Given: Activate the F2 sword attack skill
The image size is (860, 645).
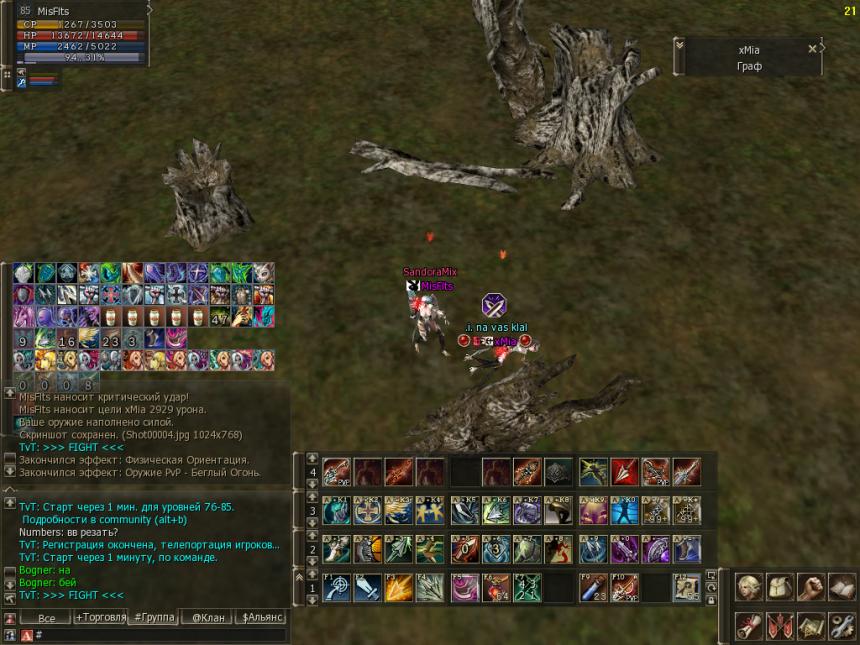Looking at the screenshot, I should pos(367,588).
